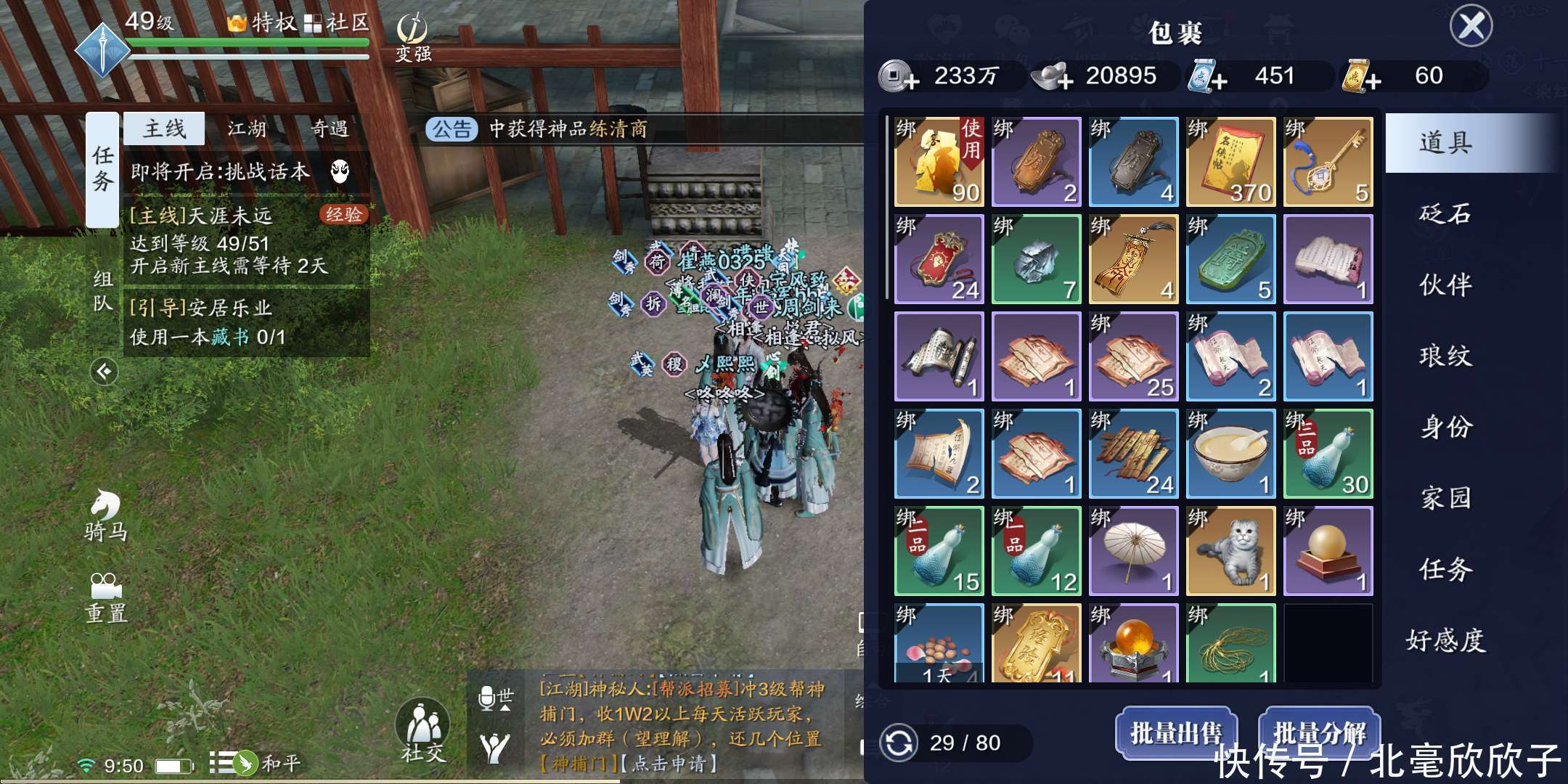Viewport: 1568px width, 784px height.
Task: Choose the white umbrella item slot
Action: (1133, 552)
